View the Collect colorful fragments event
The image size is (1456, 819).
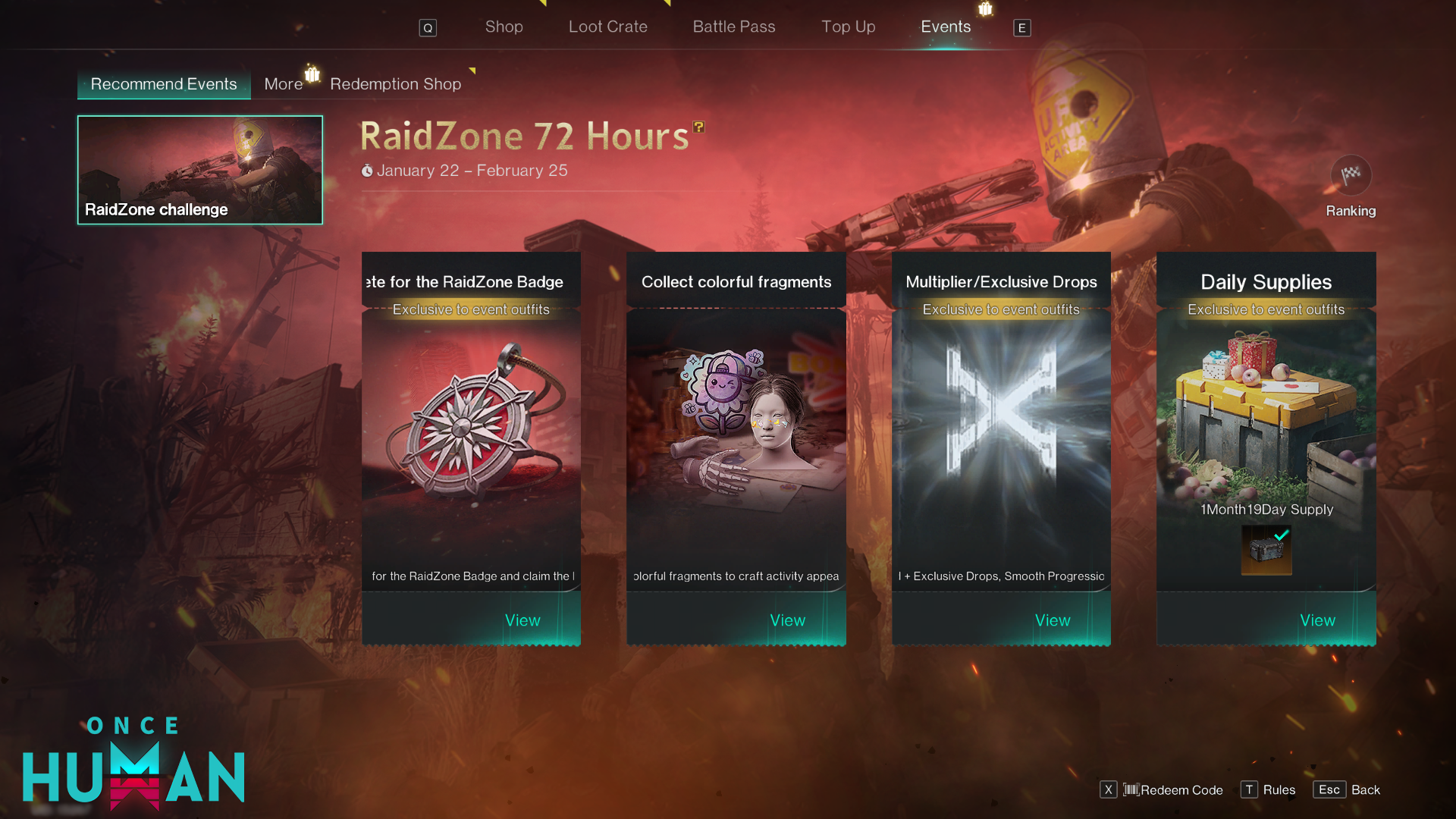click(x=787, y=620)
